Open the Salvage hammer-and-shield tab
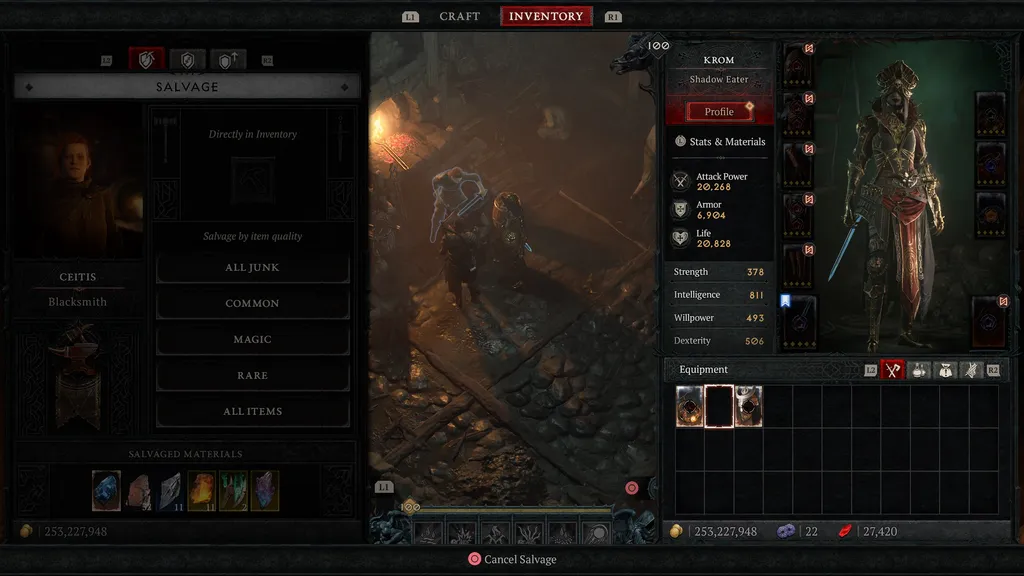Viewport: 1024px width, 576px height. (x=146, y=60)
